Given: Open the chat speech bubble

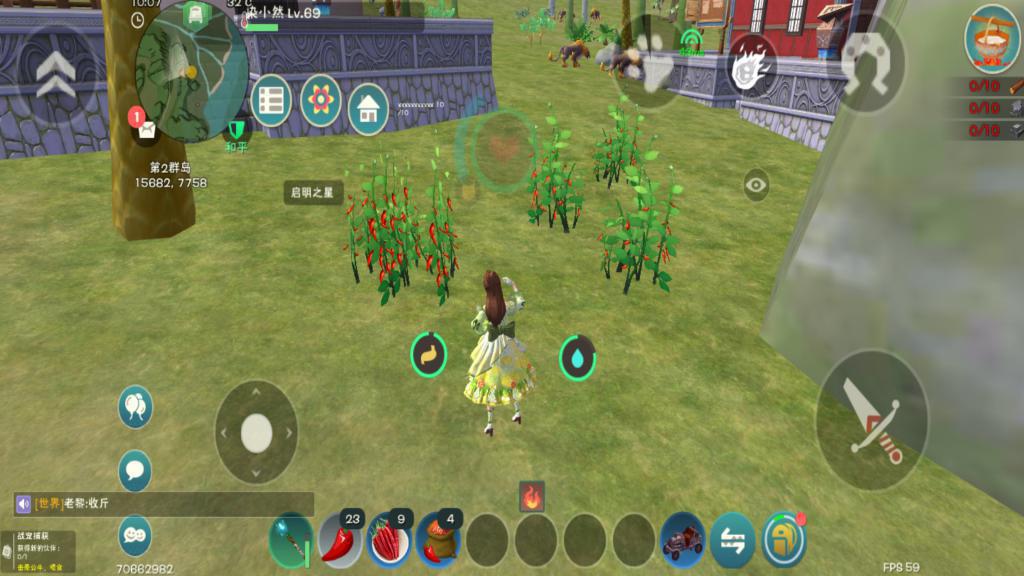Looking at the screenshot, I should pos(135,470).
